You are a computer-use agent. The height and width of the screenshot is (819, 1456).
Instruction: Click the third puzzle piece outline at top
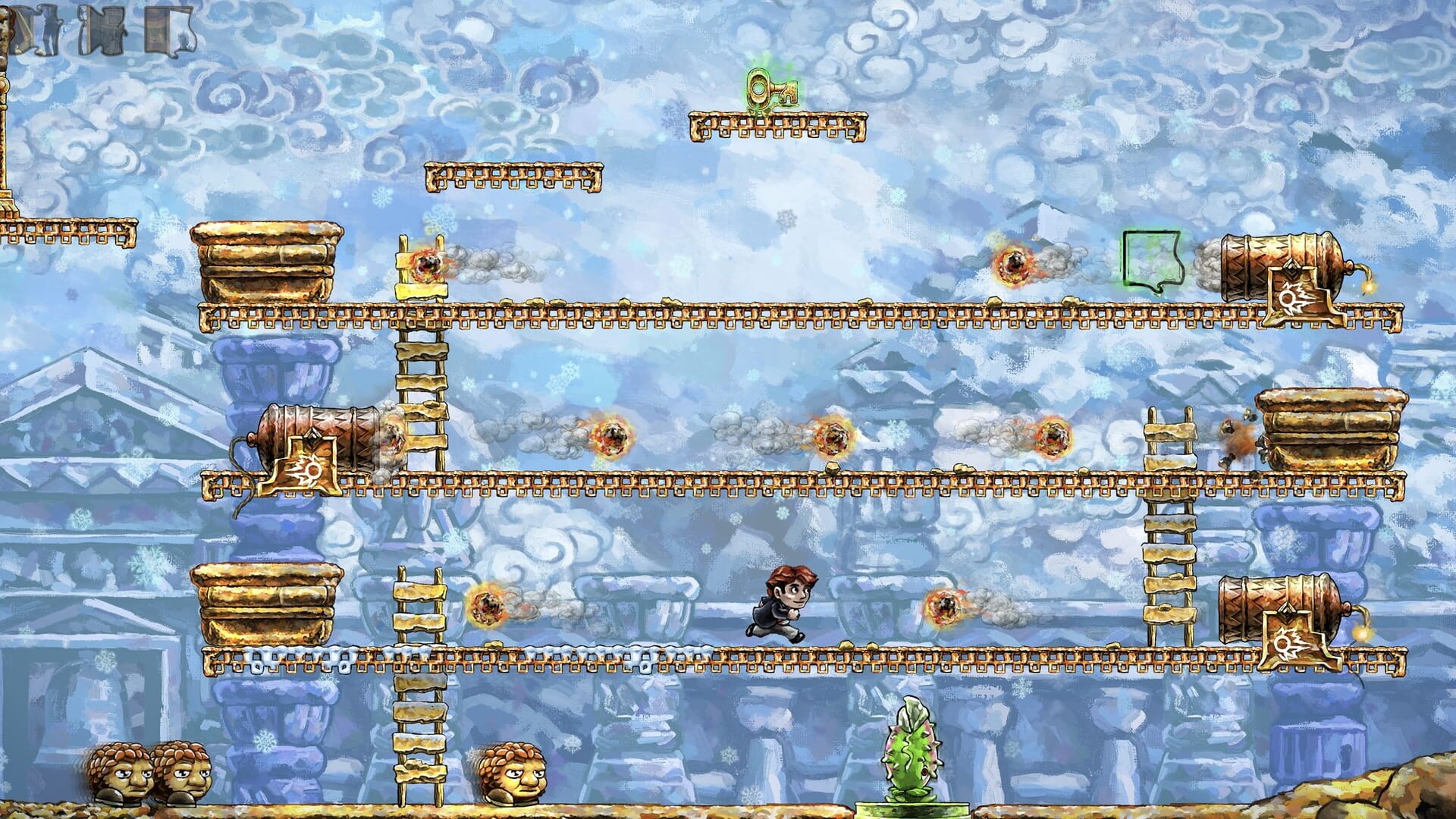(x=105, y=32)
